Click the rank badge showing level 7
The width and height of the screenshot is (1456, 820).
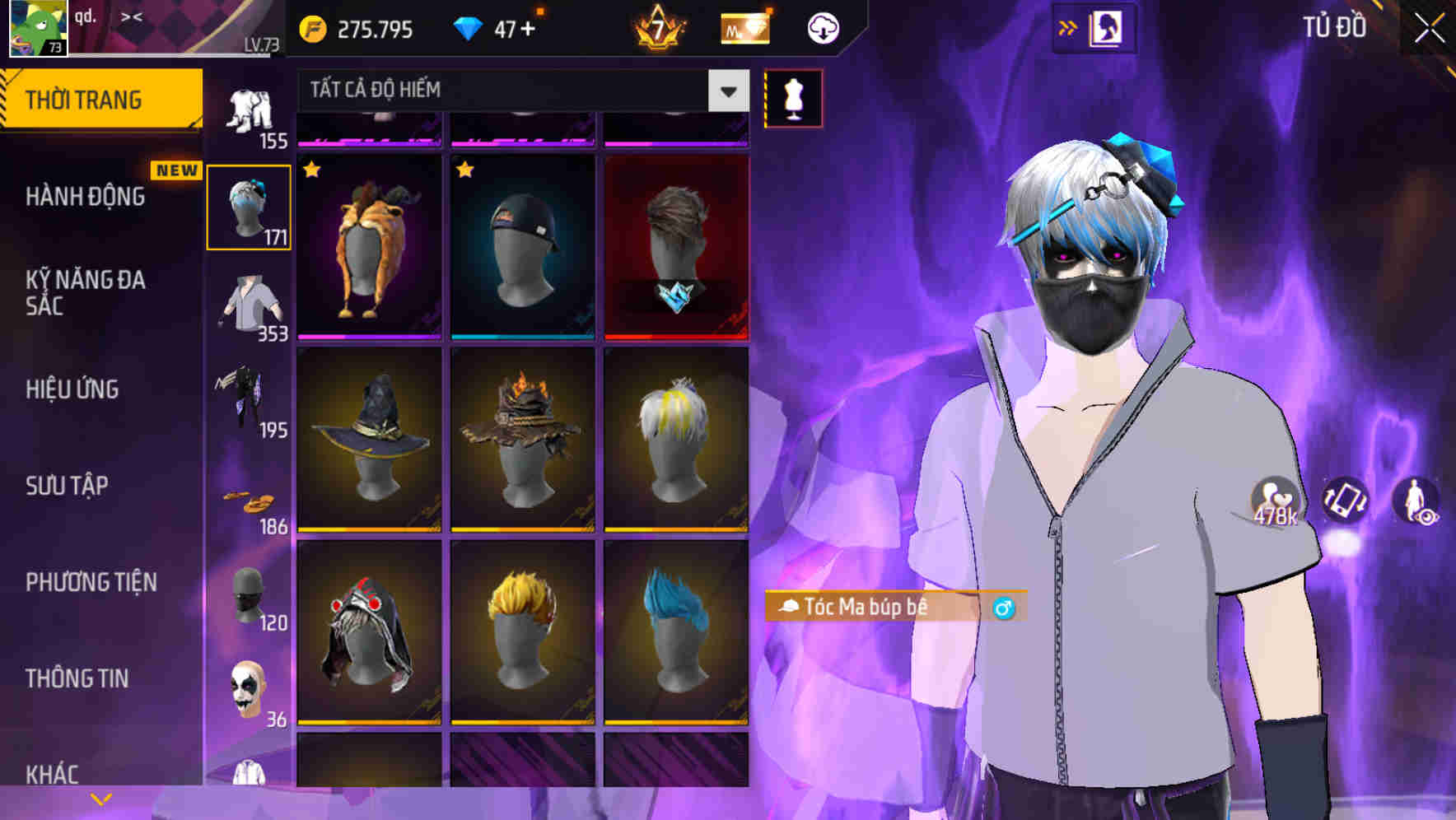point(660,27)
